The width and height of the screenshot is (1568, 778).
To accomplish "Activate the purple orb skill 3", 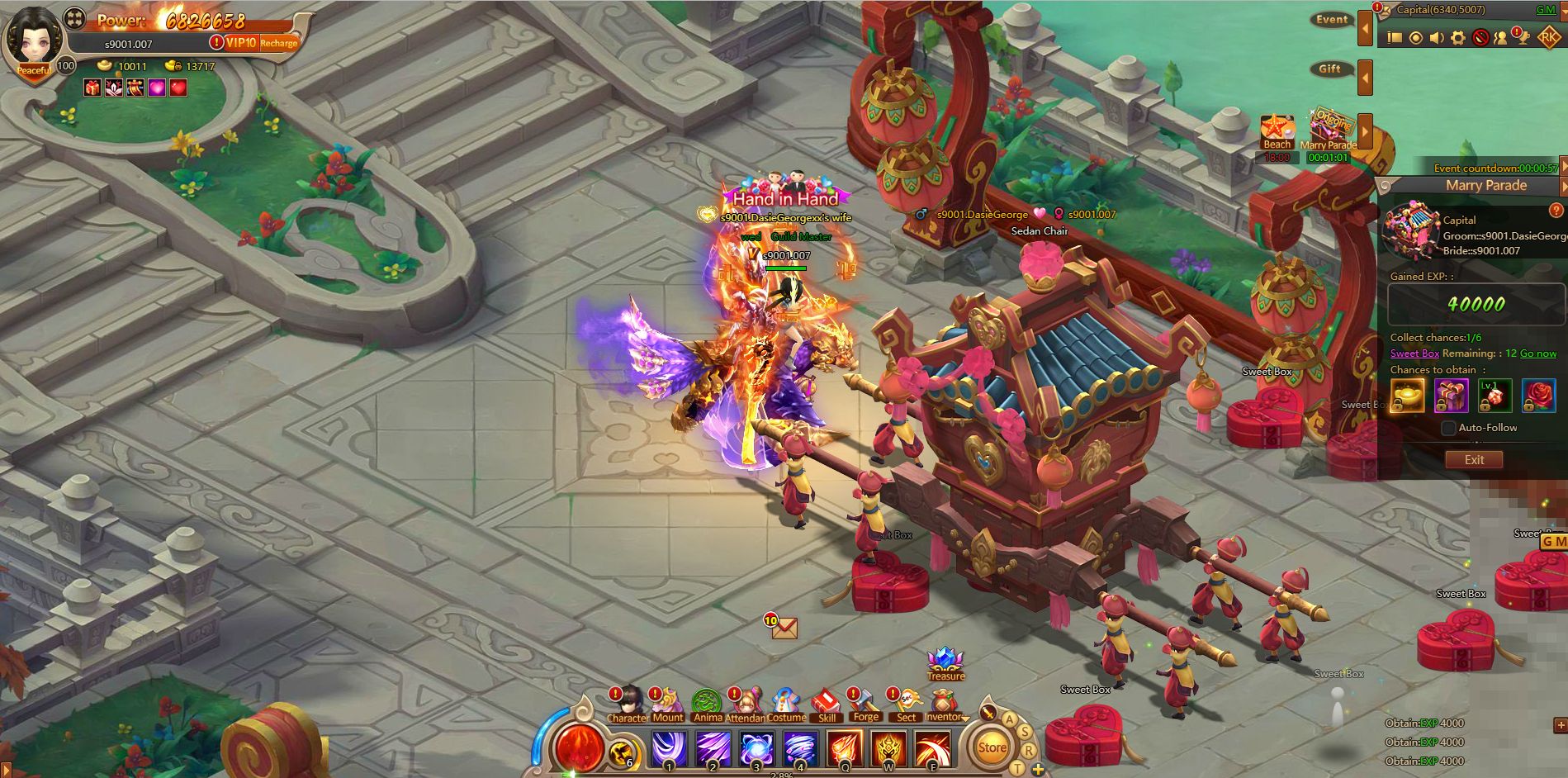I will [756, 749].
